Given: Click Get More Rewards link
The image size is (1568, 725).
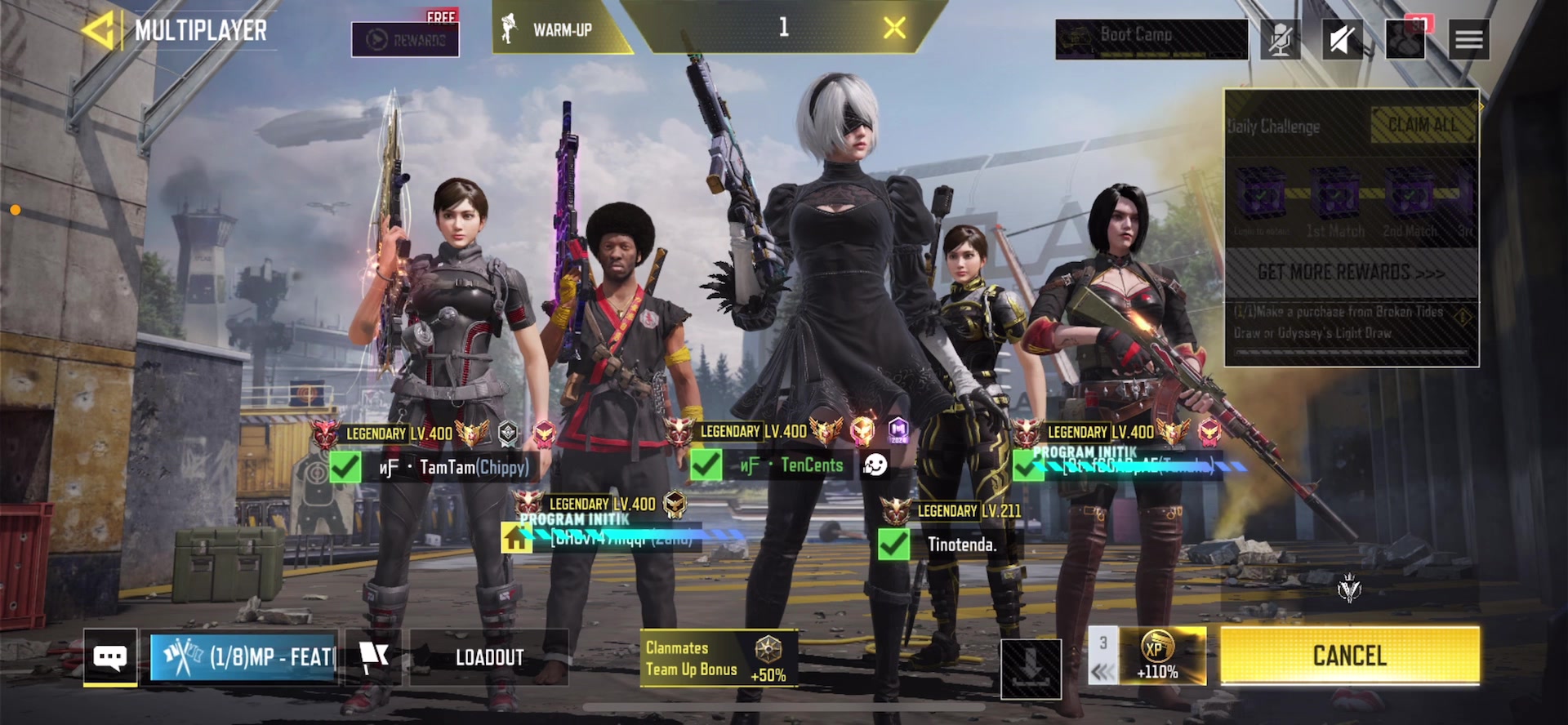Looking at the screenshot, I should [1351, 273].
